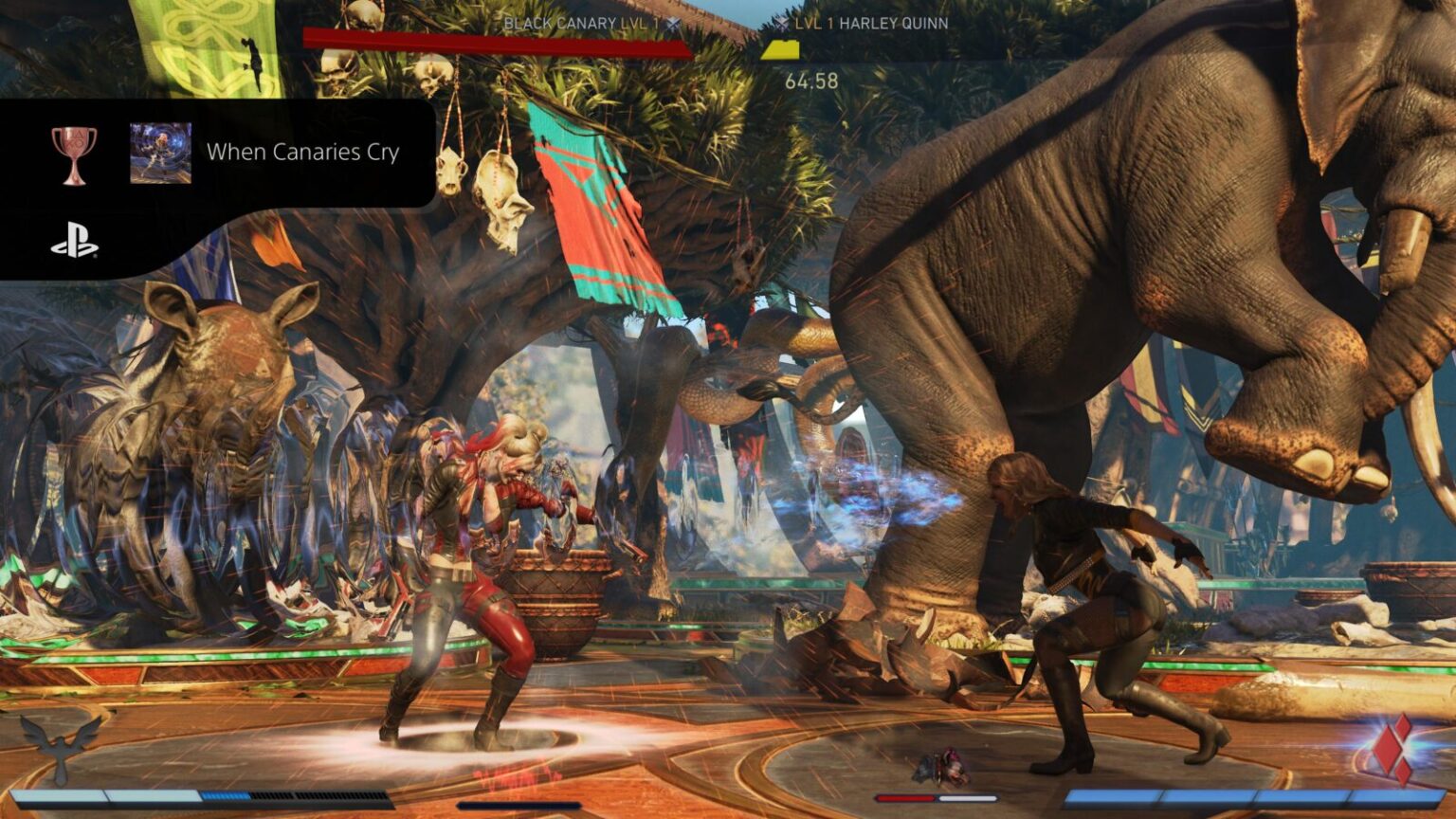This screenshot has width=1456, height=819.
Task: Open the When Canaries Cry trophy details
Action: [x=303, y=152]
